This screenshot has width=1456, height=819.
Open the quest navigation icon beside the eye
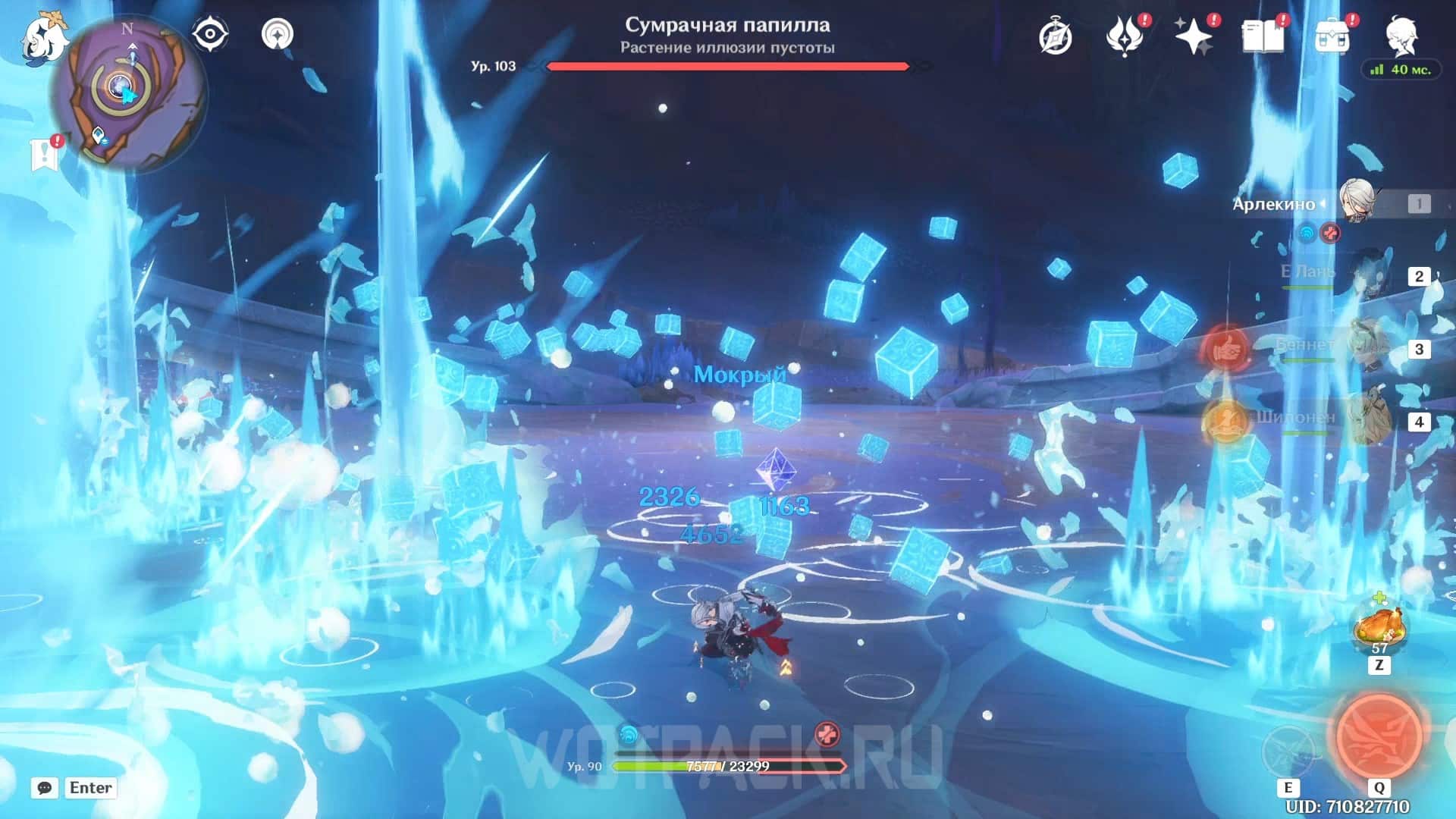(278, 34)
